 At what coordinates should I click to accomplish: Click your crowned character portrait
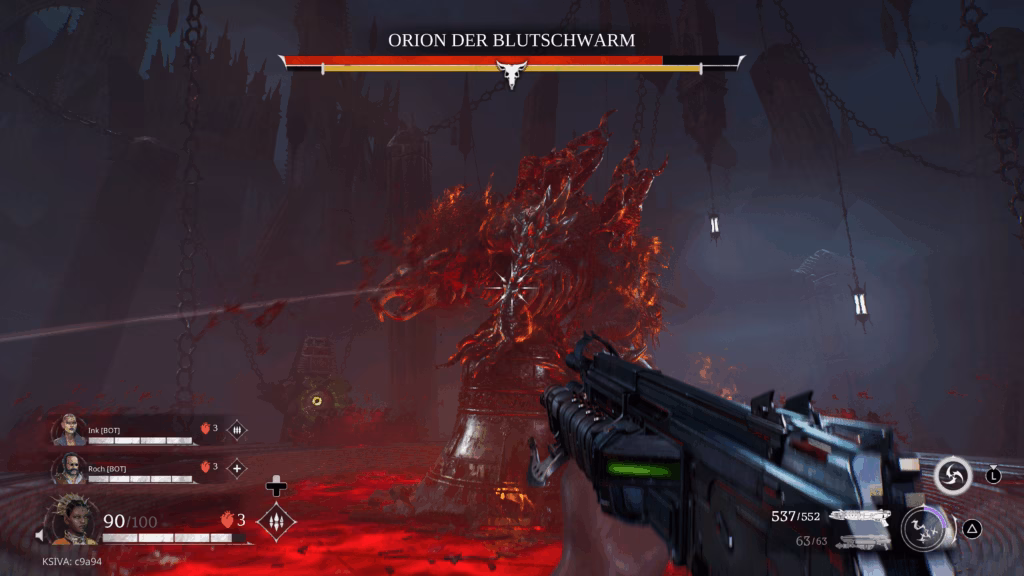[x=73, y=519]
